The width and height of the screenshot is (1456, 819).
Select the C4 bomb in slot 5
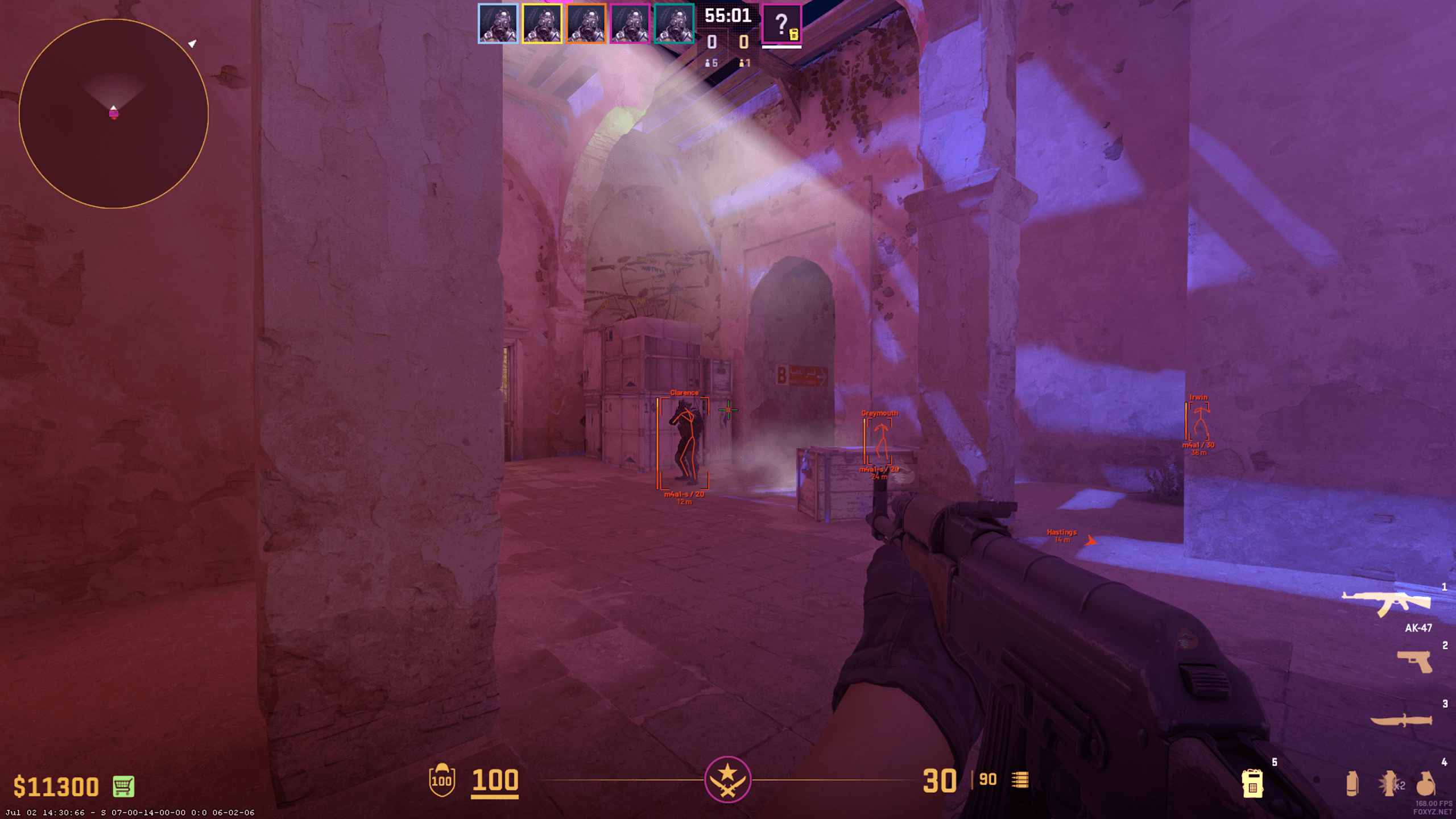[1252, 783]
